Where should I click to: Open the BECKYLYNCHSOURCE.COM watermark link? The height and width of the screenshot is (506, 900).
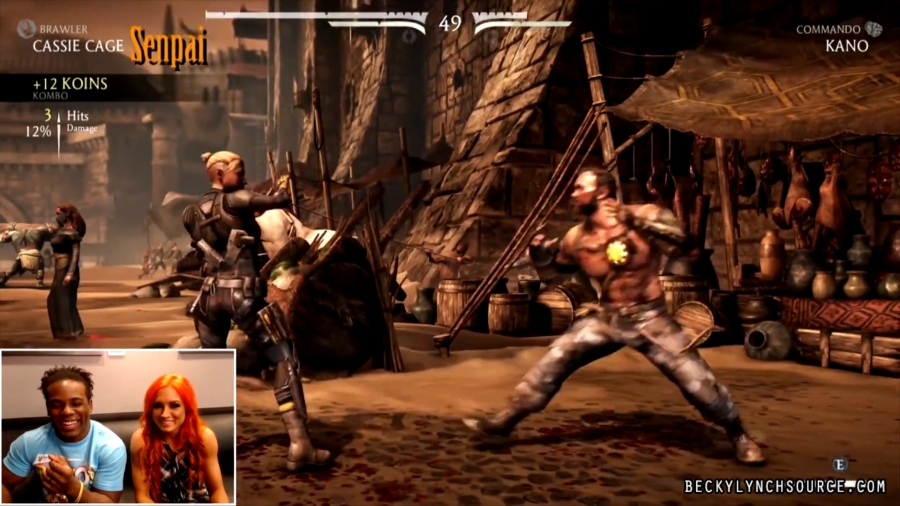pyautogui.click(x=784, y=486)
